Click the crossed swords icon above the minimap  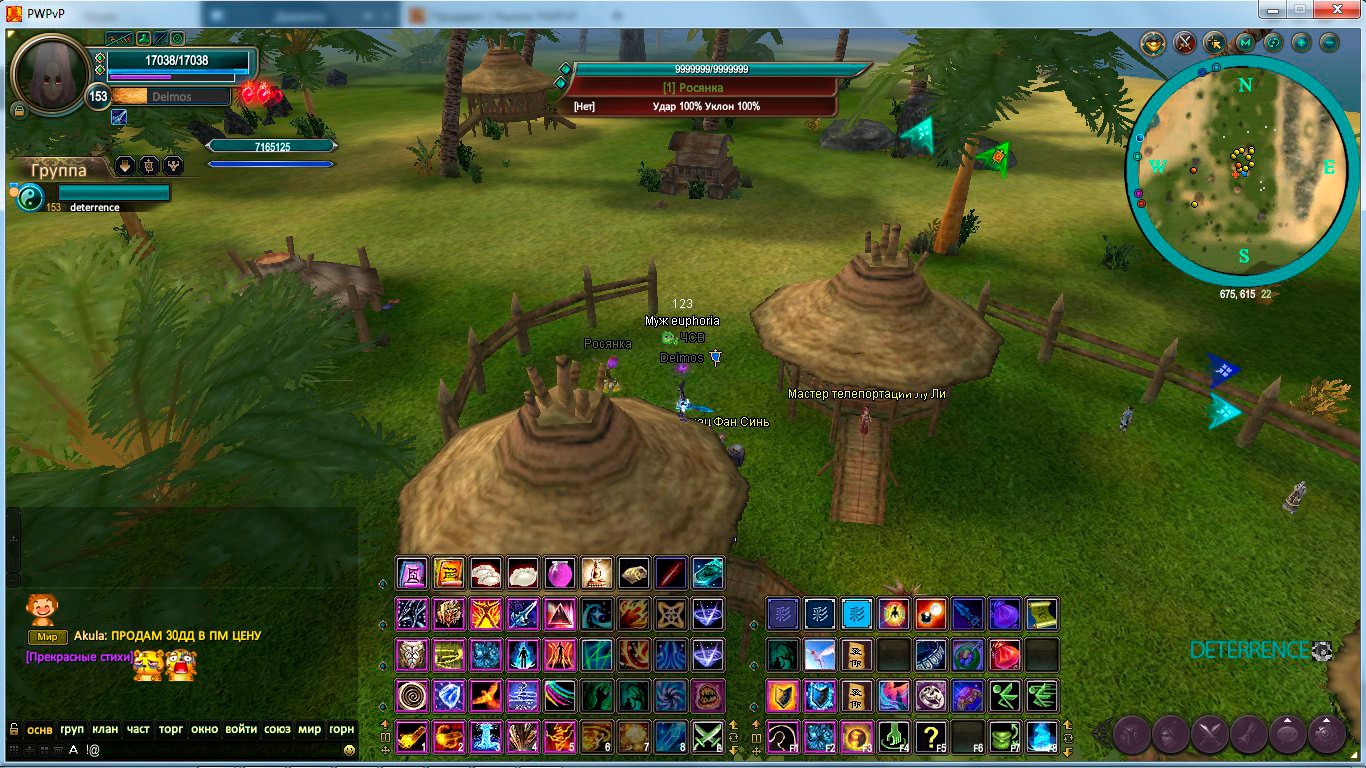point(1185,43)
